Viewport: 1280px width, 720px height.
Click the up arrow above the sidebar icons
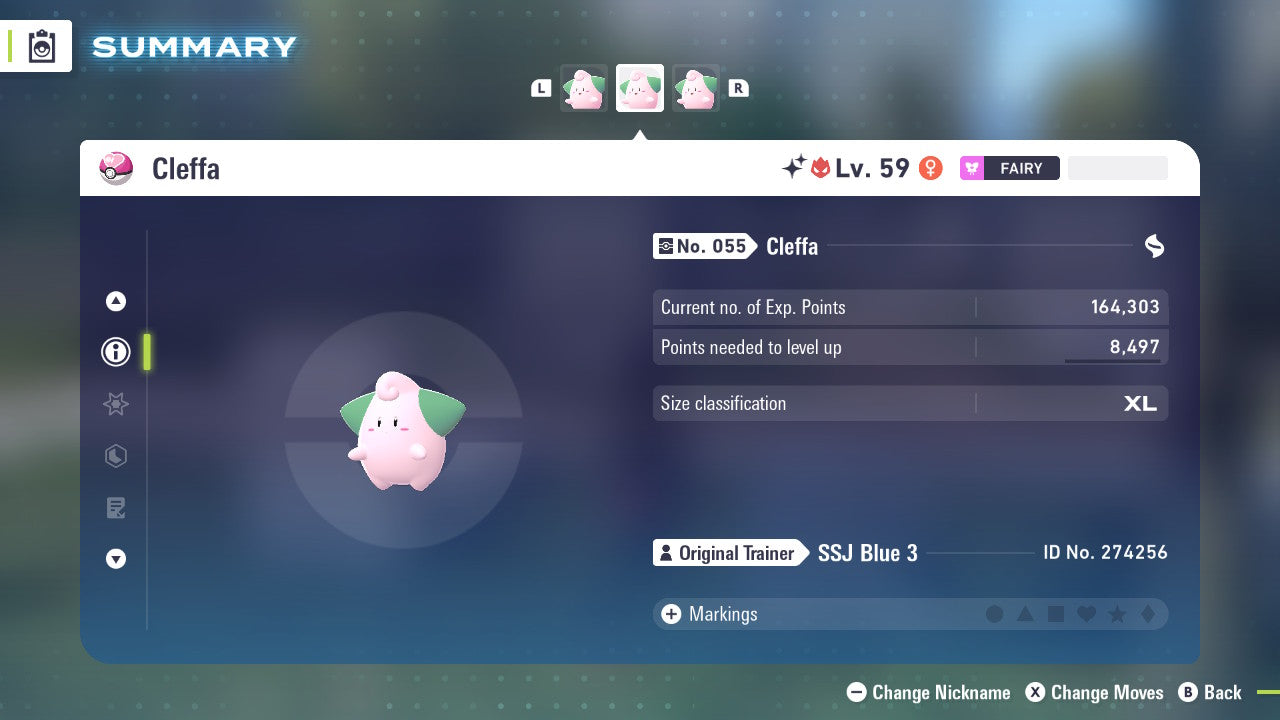click(115, 301)
